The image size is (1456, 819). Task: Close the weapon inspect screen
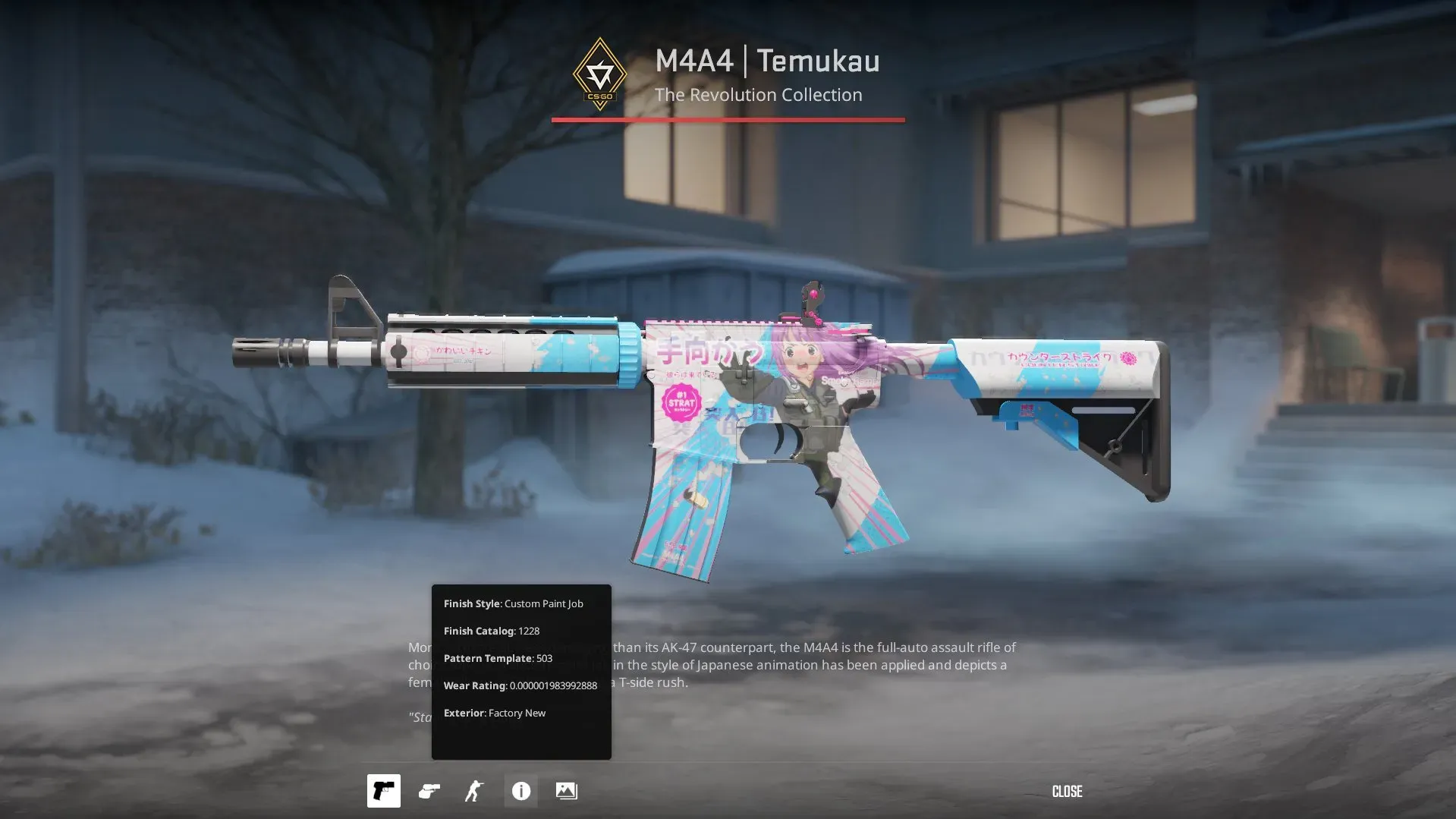(x=1067, y=792)
